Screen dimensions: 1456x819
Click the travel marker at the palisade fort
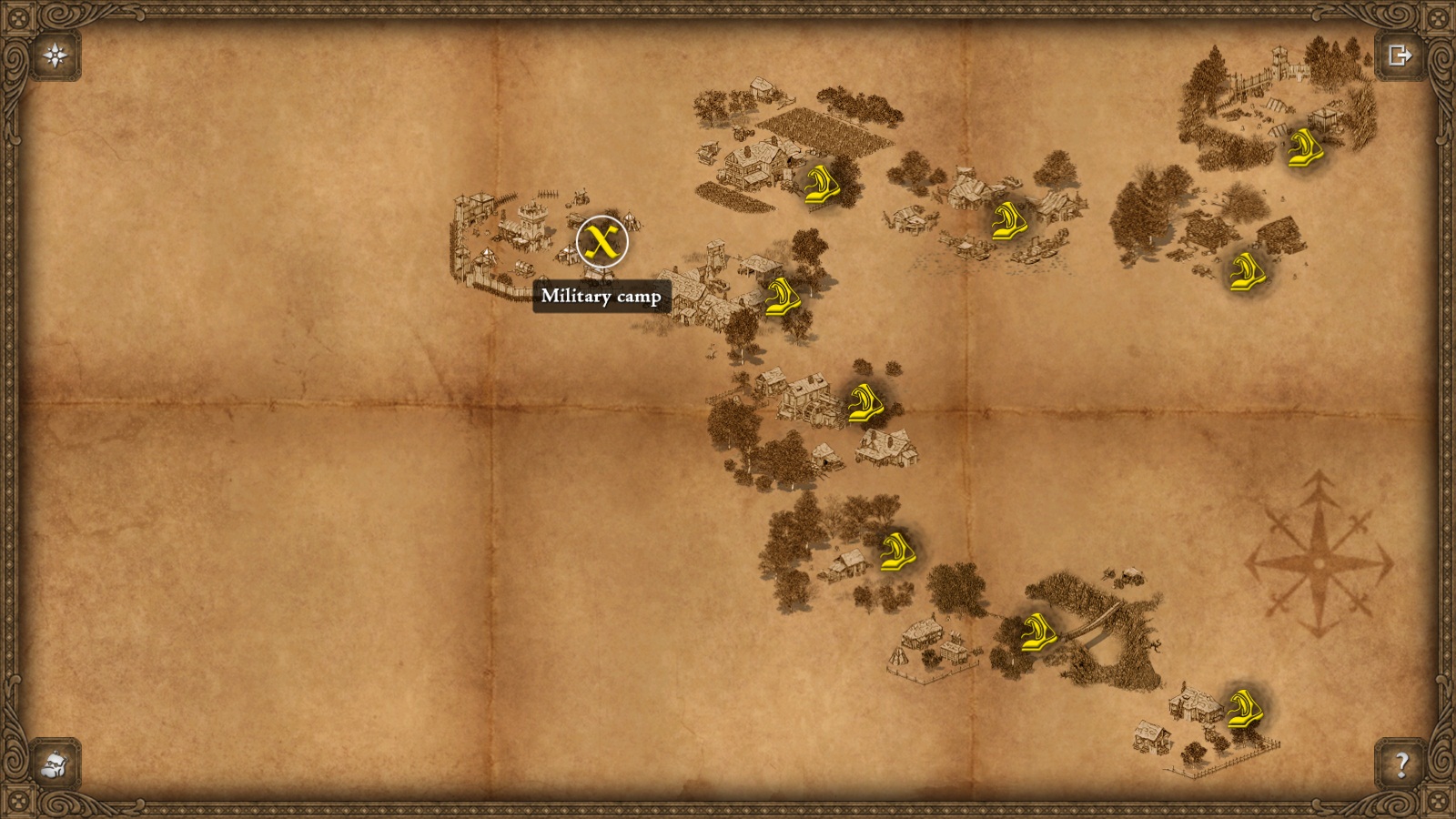click(1303, 148)
